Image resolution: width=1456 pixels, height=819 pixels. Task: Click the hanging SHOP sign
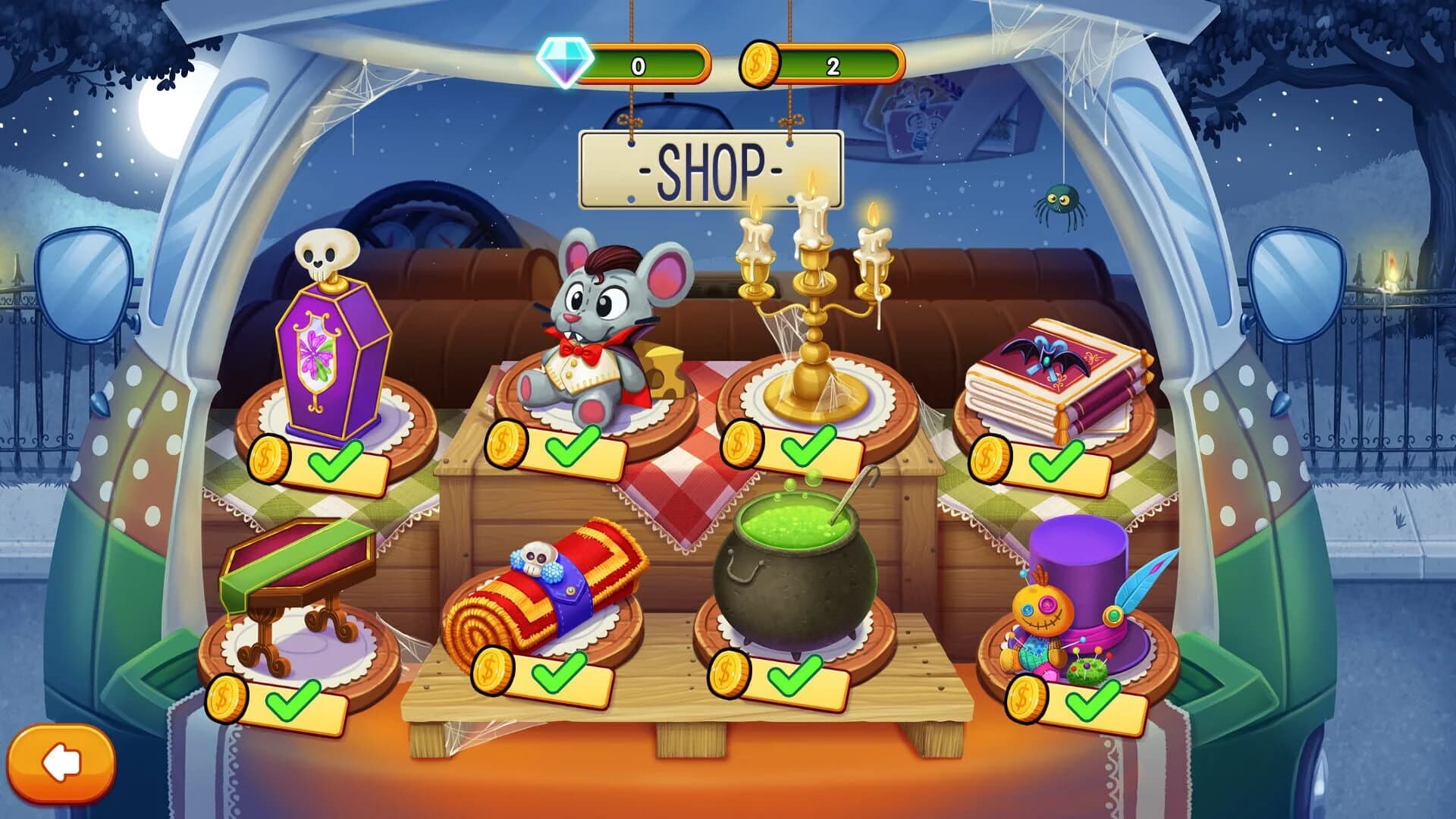point(711,168)
